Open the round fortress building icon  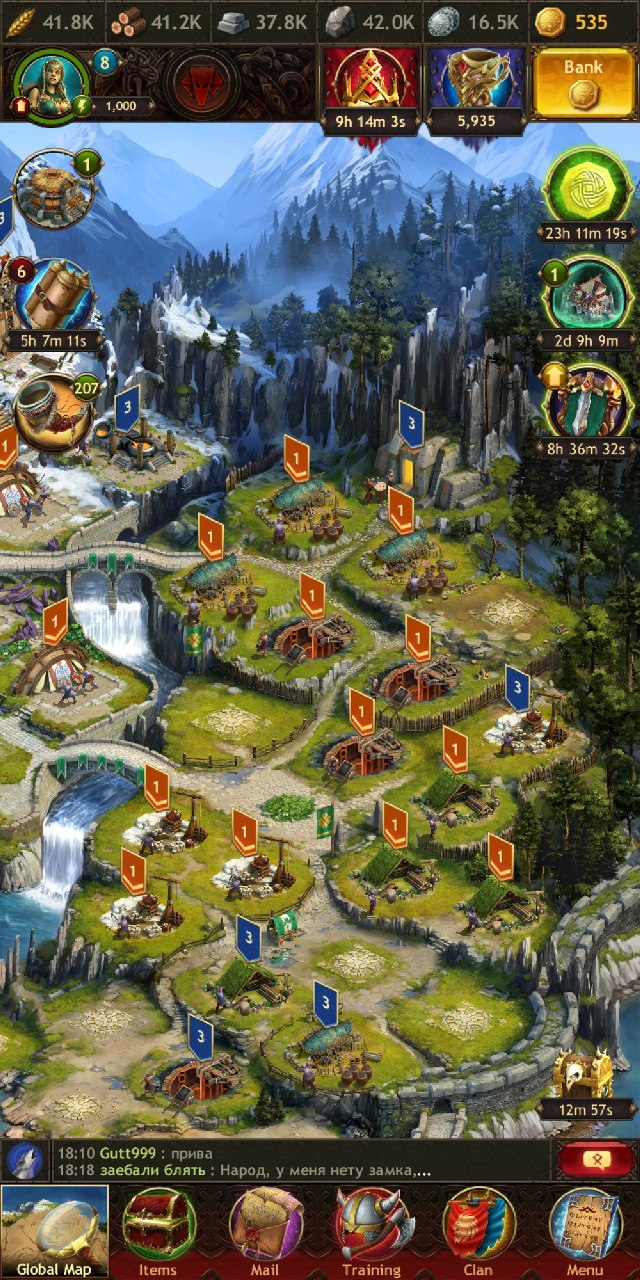[52, 190]
